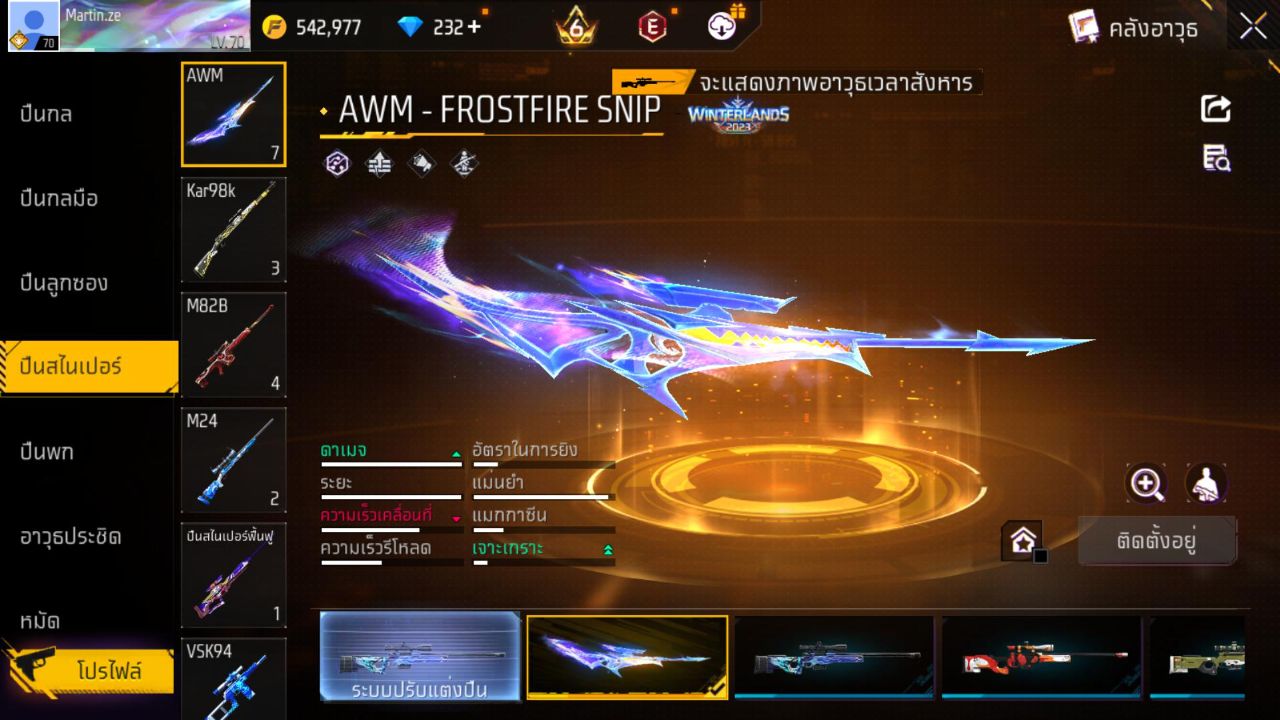Open the weapon share icon
The width and height of the screenshot is (1280, 720).
coord(1215,110)
